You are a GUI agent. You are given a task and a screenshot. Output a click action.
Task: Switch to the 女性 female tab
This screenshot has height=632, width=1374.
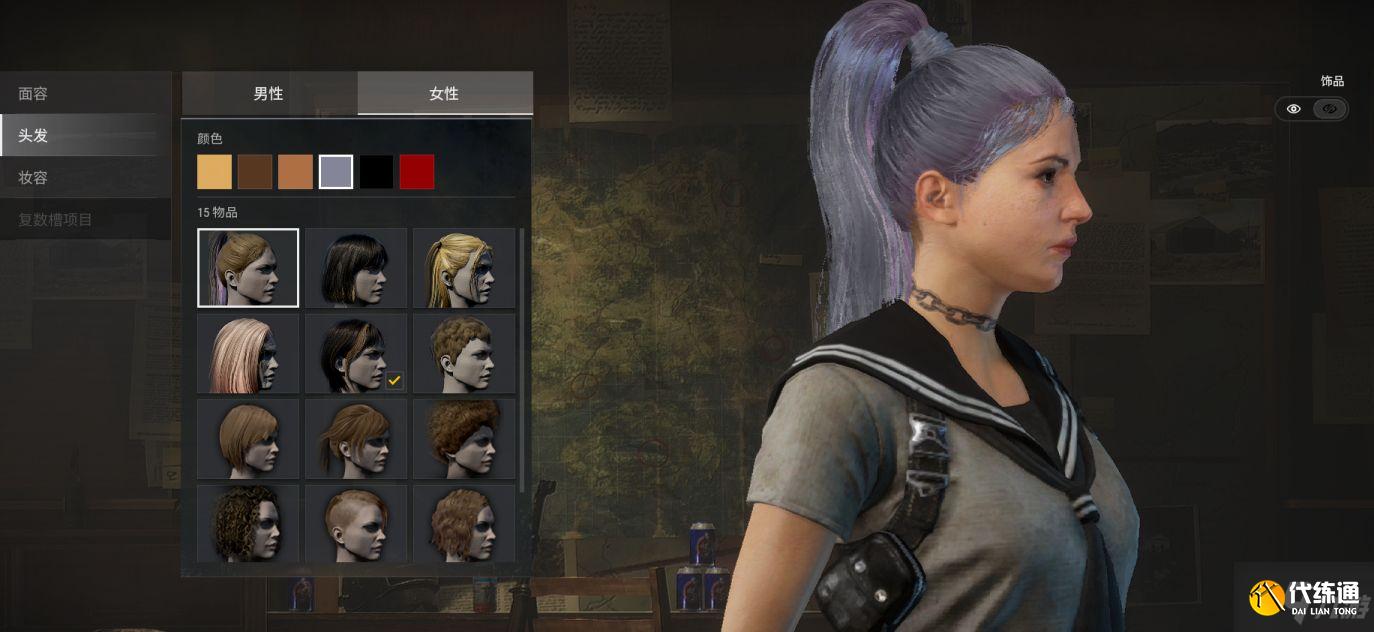(x=444, y=93)
